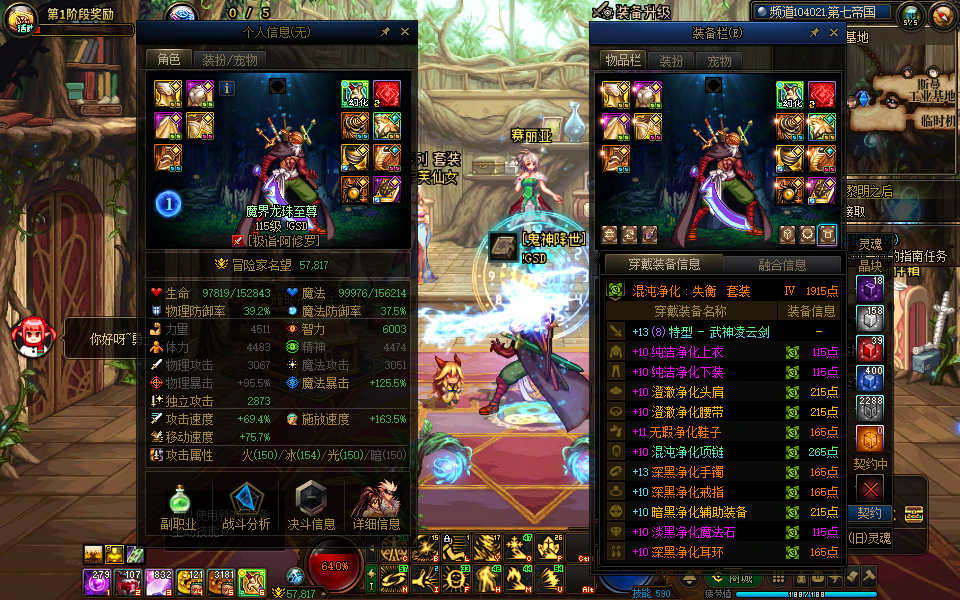Click the blue circled number 1 badge

click(x=168, y=205)
